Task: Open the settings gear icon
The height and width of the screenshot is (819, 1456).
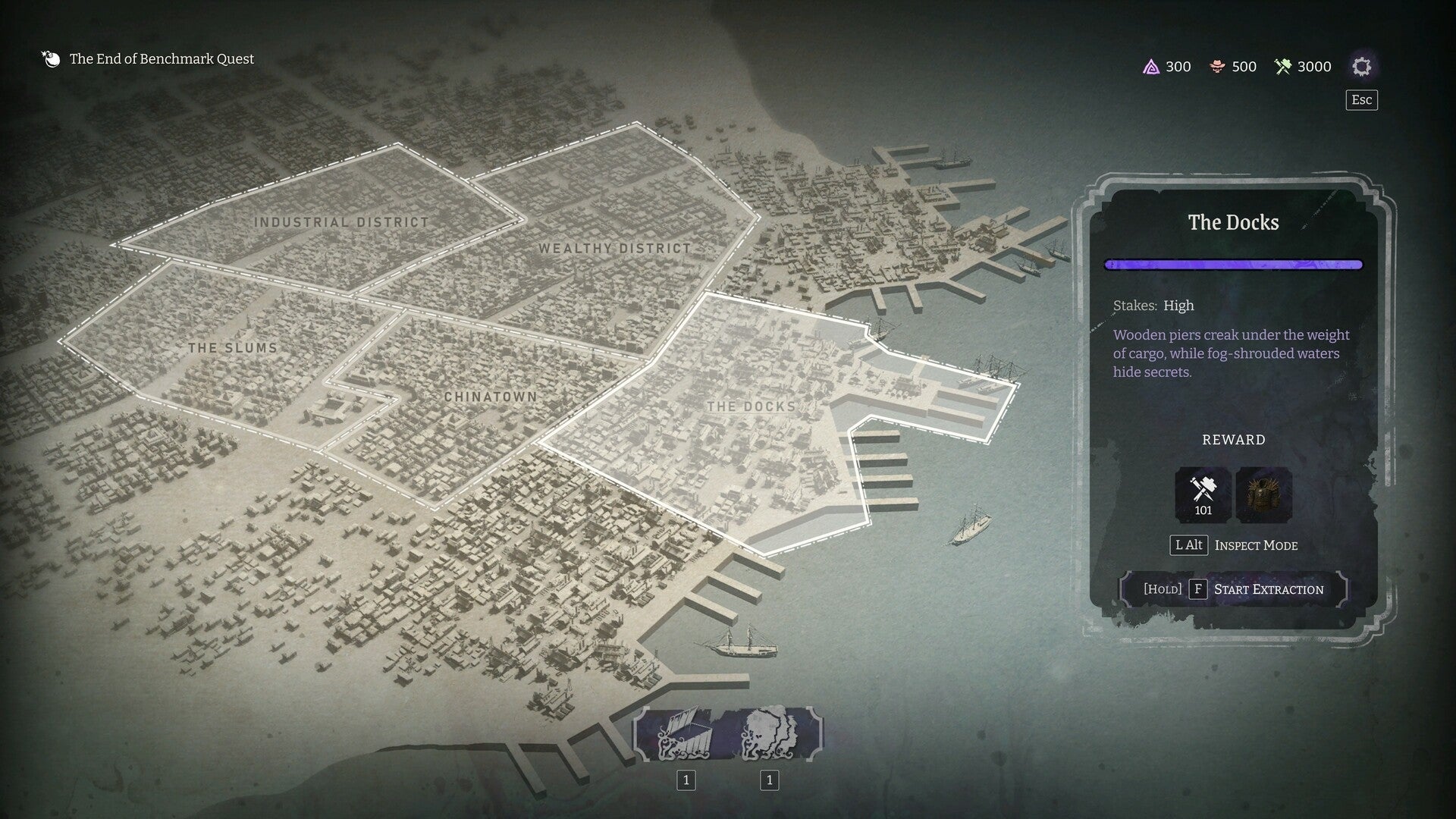Action: (1362, 66)
